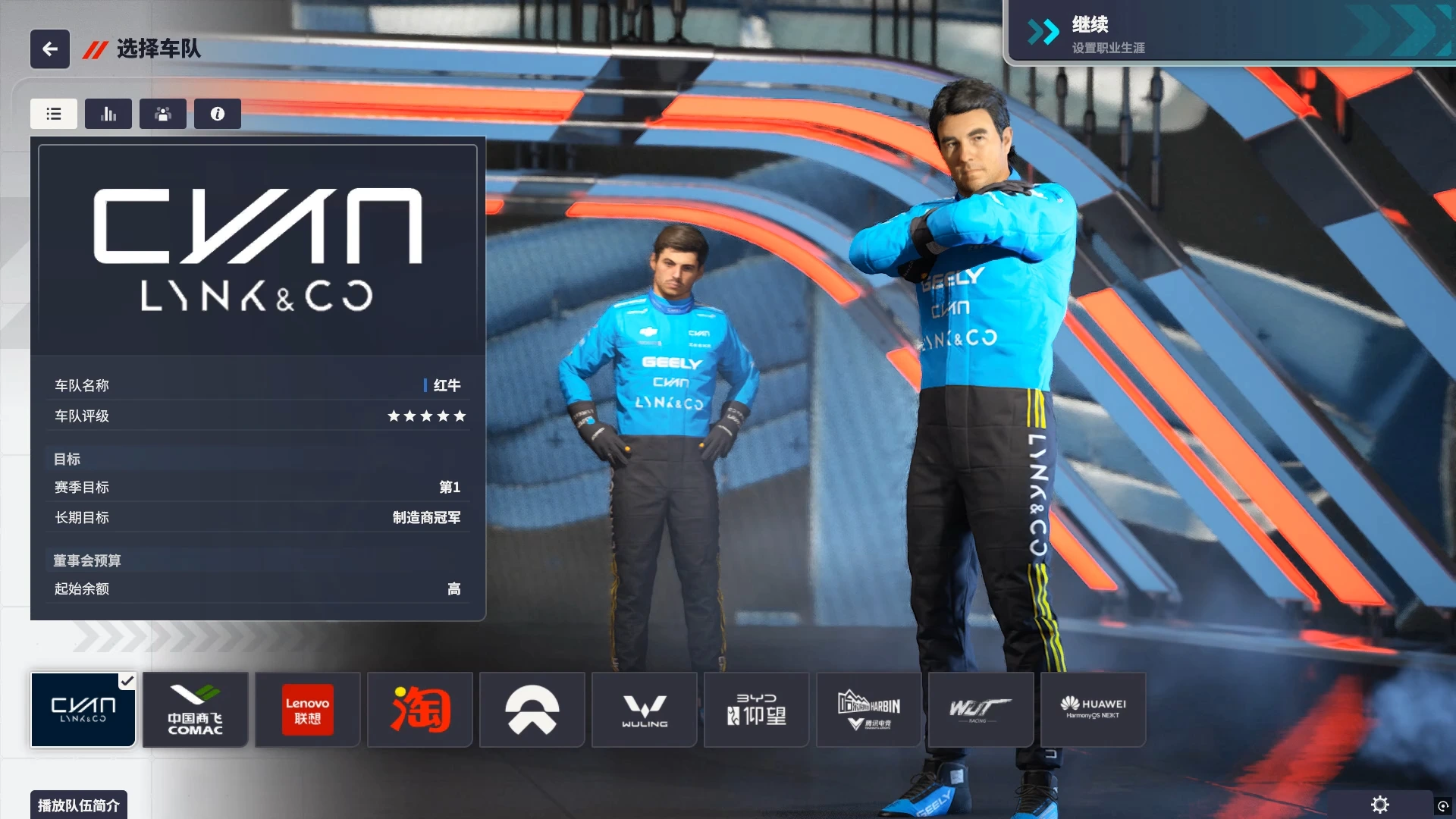Continue to set up career
Image resolution: width=1456 pixels, height=819 pixels.
[1228, 34]
